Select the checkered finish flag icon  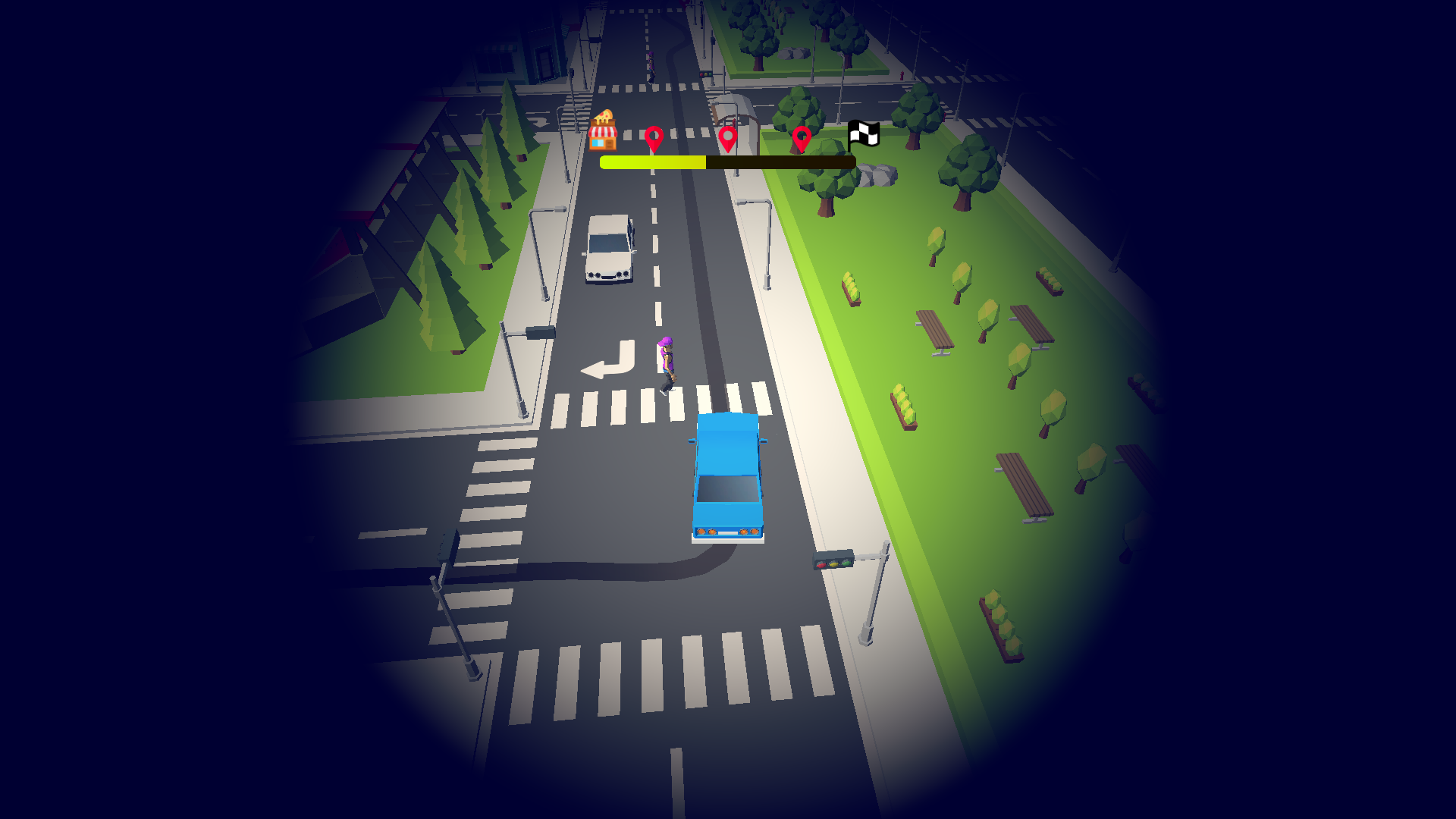pos(863,134)
